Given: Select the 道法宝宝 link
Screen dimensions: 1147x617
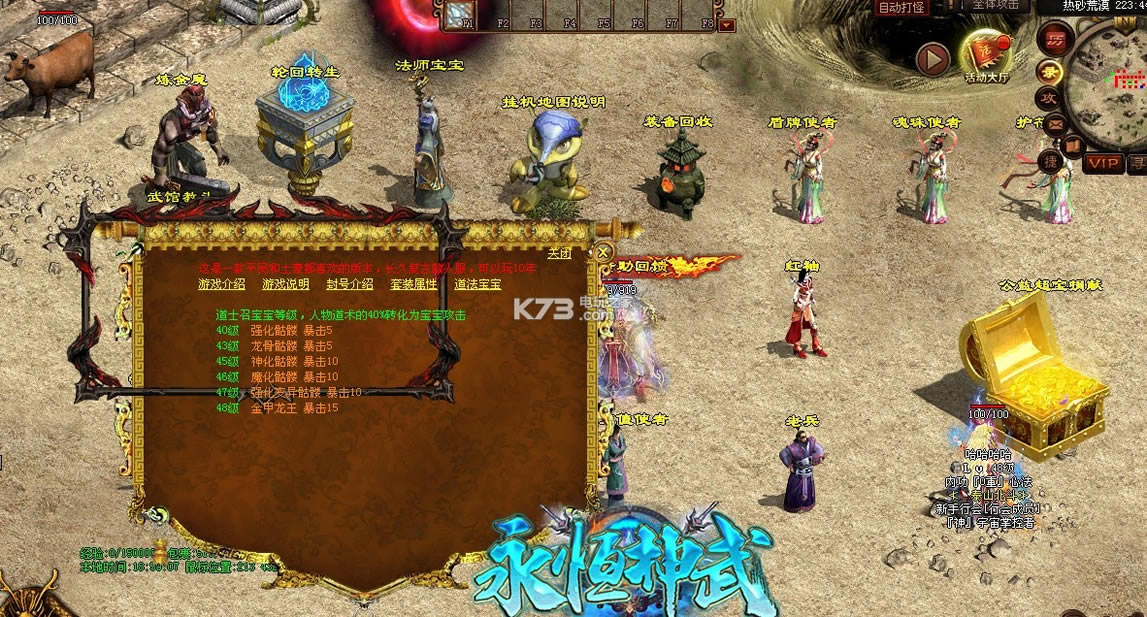Looking at the screenshot, I should (478, 284).
